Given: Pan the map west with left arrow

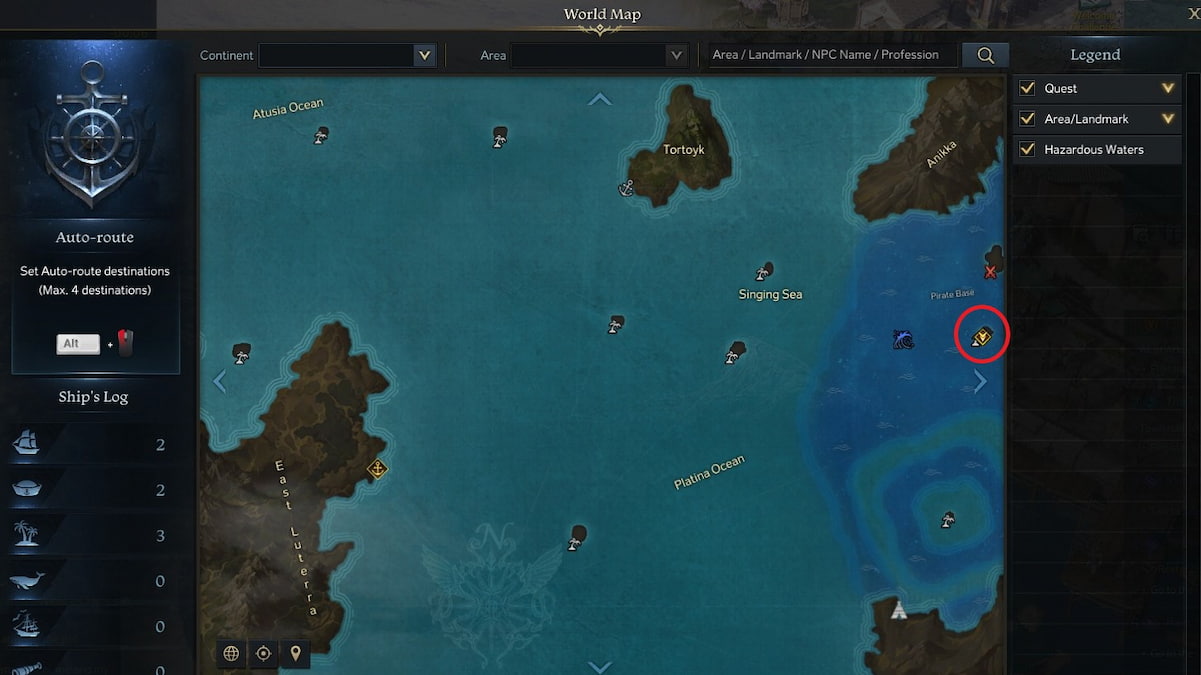Looking at the screenshot, I should click(220, 381).
